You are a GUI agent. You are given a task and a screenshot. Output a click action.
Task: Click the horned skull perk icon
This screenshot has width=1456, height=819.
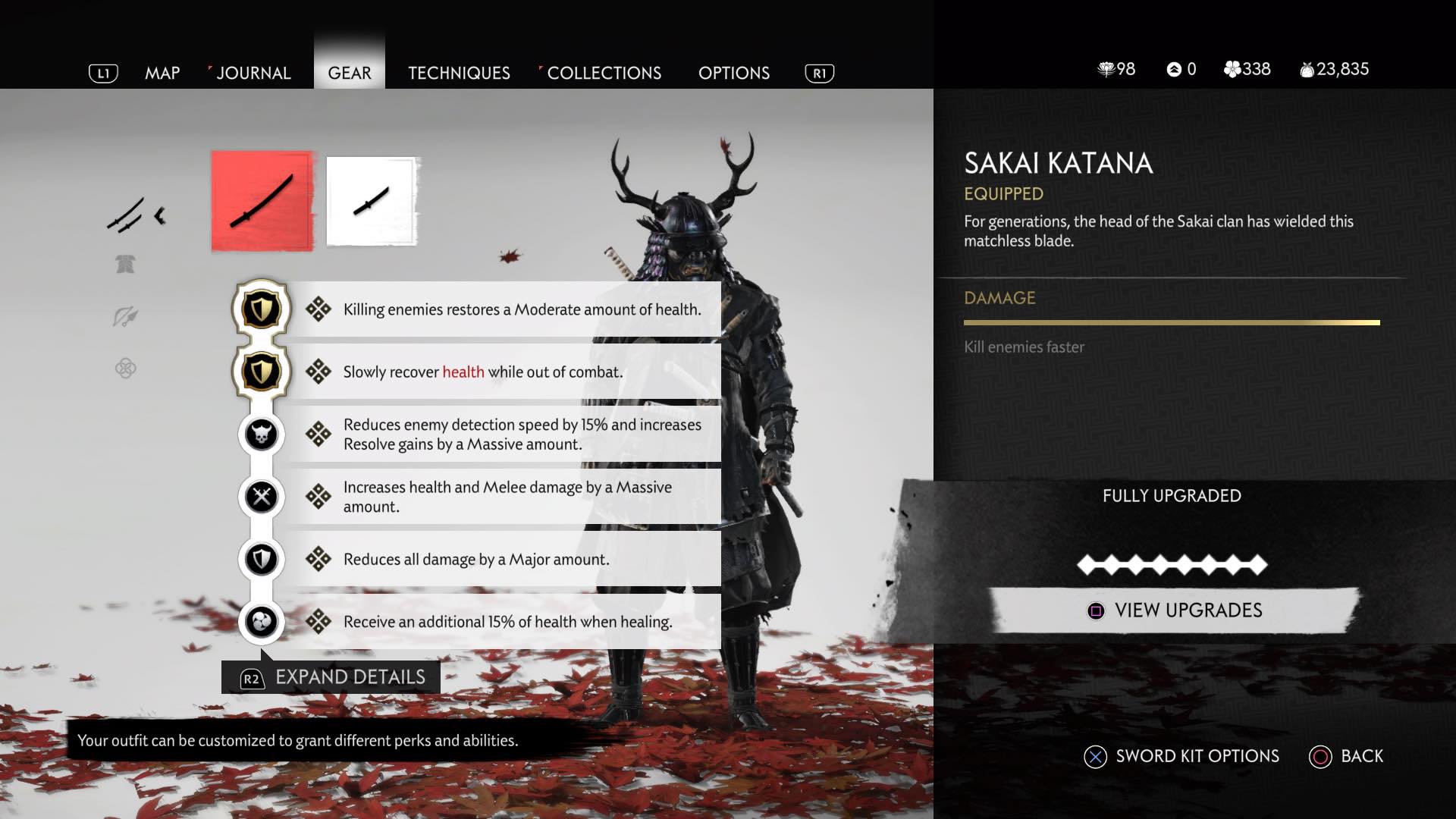tap(261, 434)
